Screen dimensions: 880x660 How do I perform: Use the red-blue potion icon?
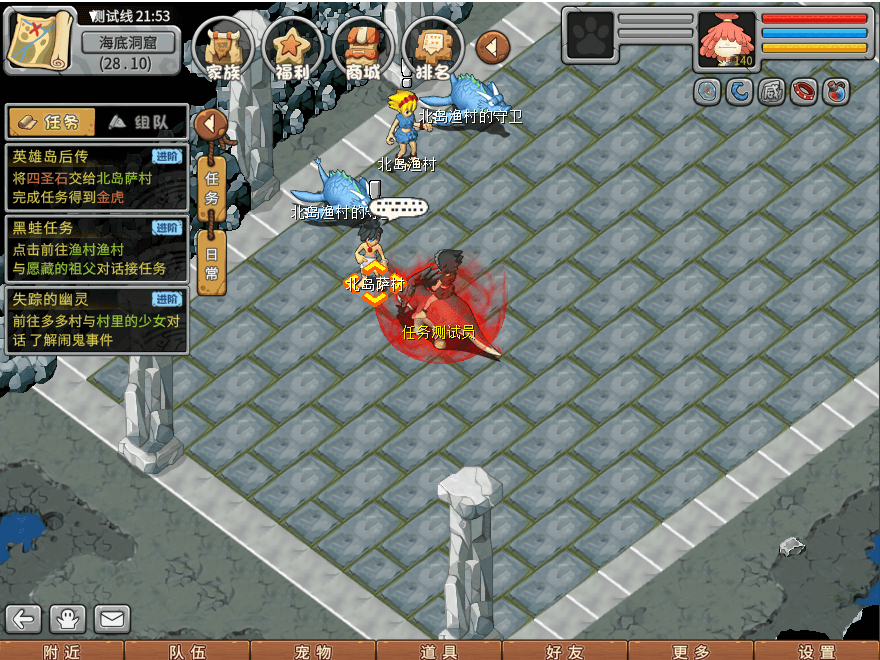pyautogui.click(x=836, y=92)
